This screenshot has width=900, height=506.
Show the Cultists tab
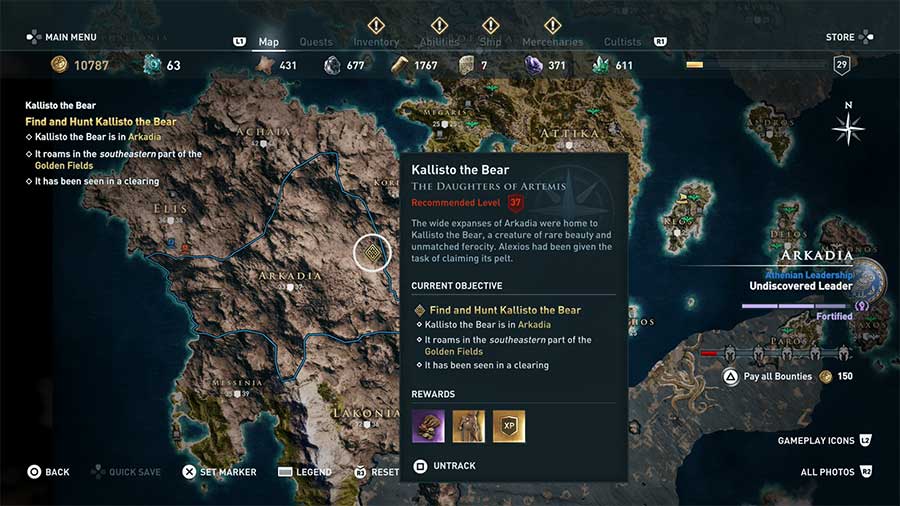coord(623,42)
